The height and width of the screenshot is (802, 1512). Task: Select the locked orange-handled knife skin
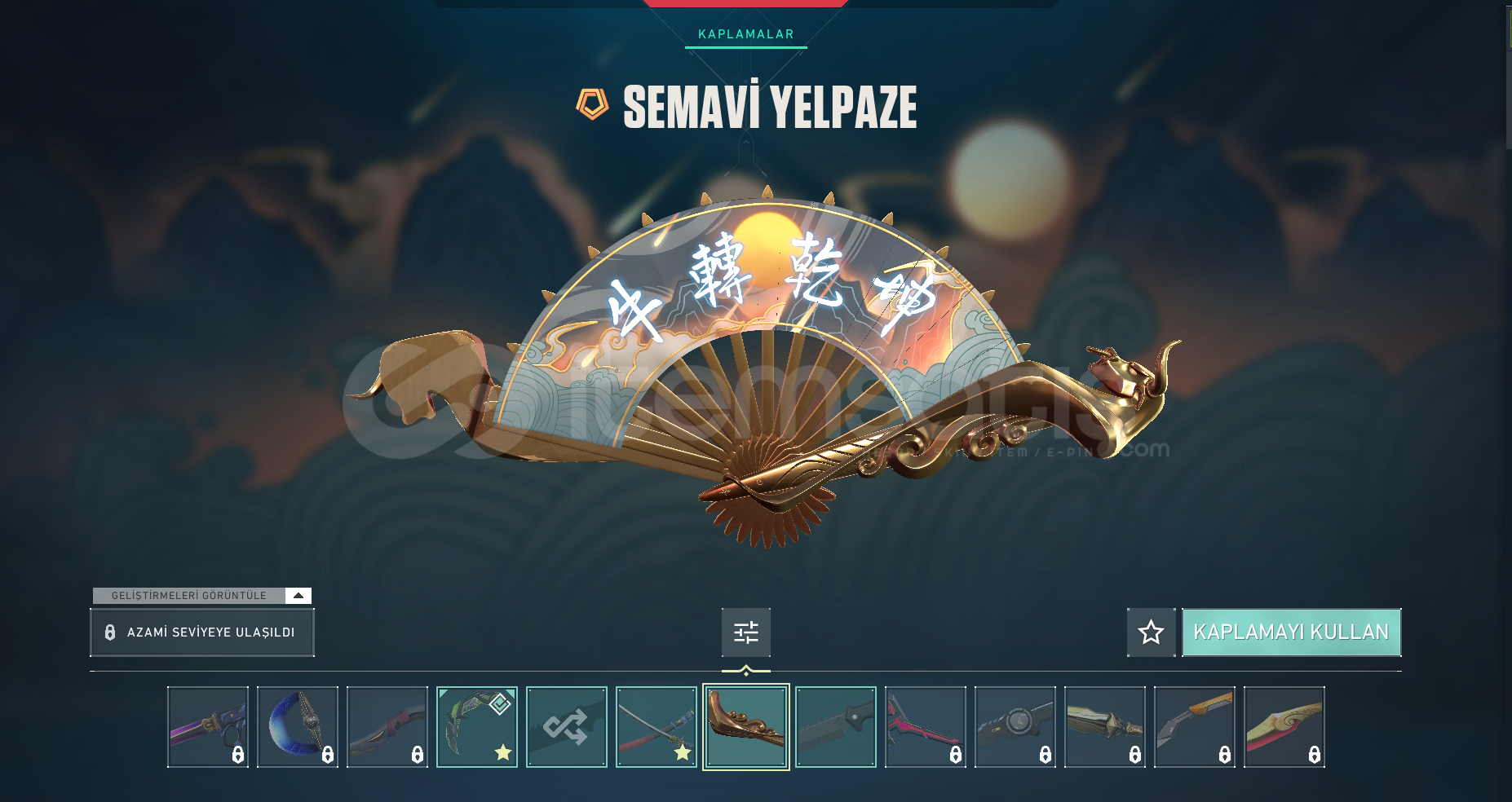point(1195,727)
